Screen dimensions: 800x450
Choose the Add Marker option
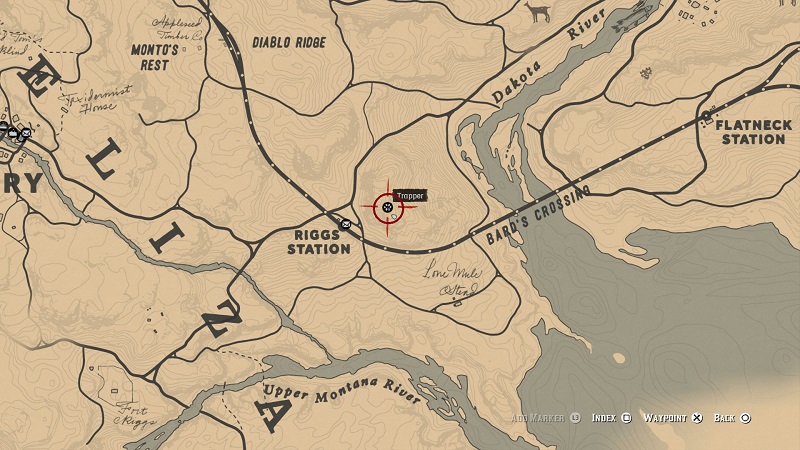pyautogui.click(x=545, y=417)
